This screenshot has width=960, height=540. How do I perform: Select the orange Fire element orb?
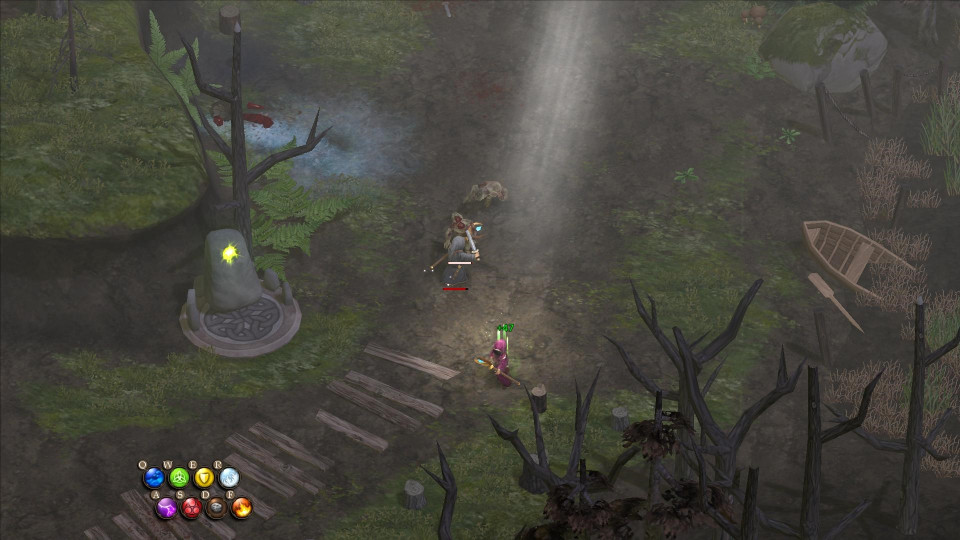pyautogui.click(x=241, y=507)
